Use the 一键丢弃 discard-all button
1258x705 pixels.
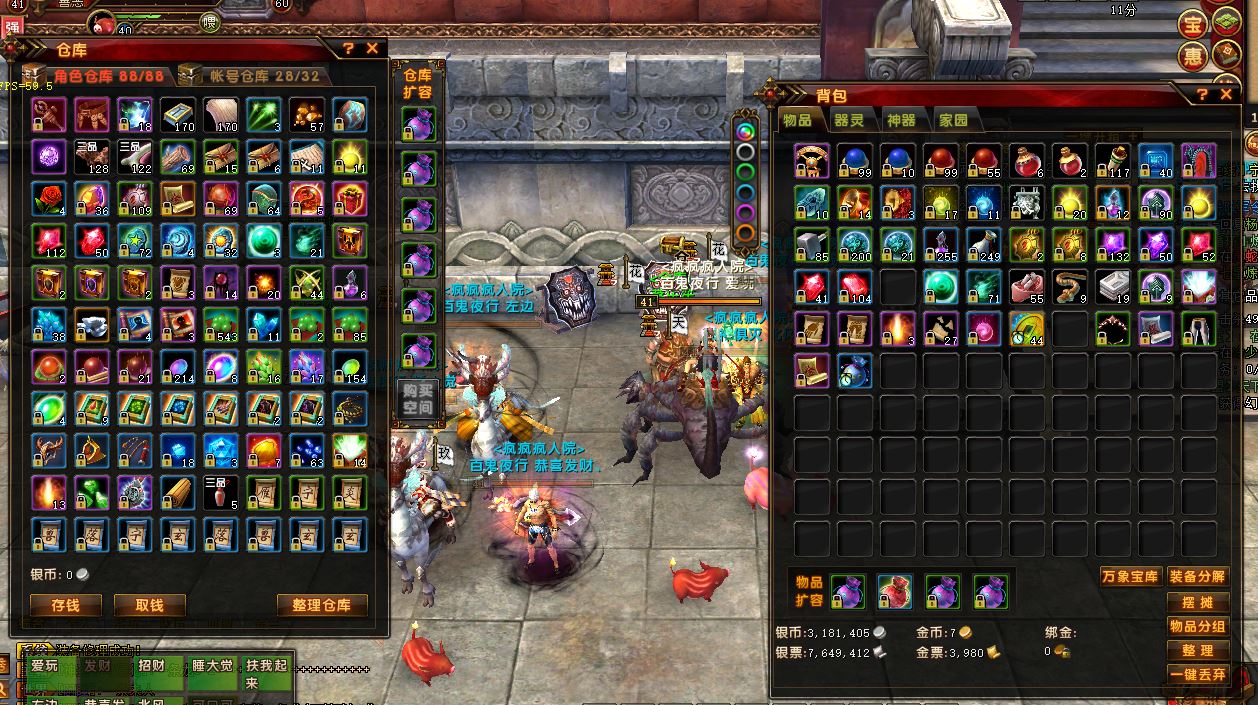pos(1197,675)
